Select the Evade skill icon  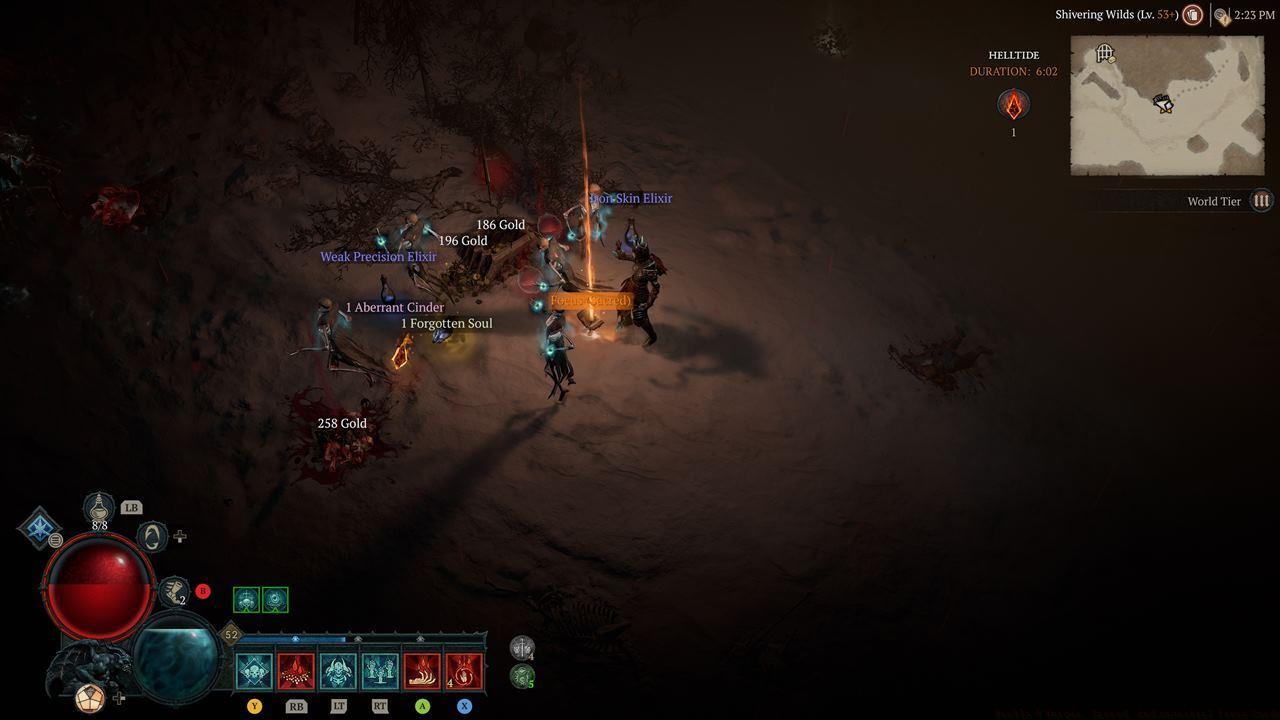pos(150,535)
